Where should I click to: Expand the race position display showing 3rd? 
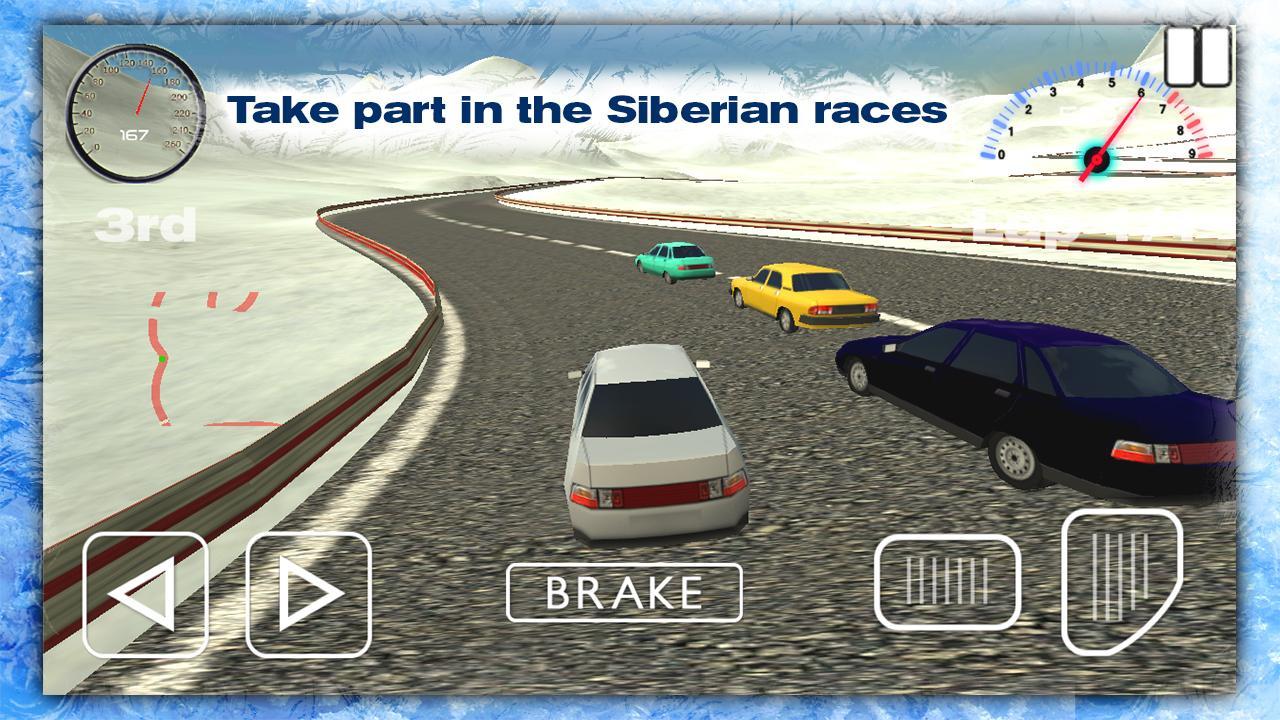tap(148, 225)
